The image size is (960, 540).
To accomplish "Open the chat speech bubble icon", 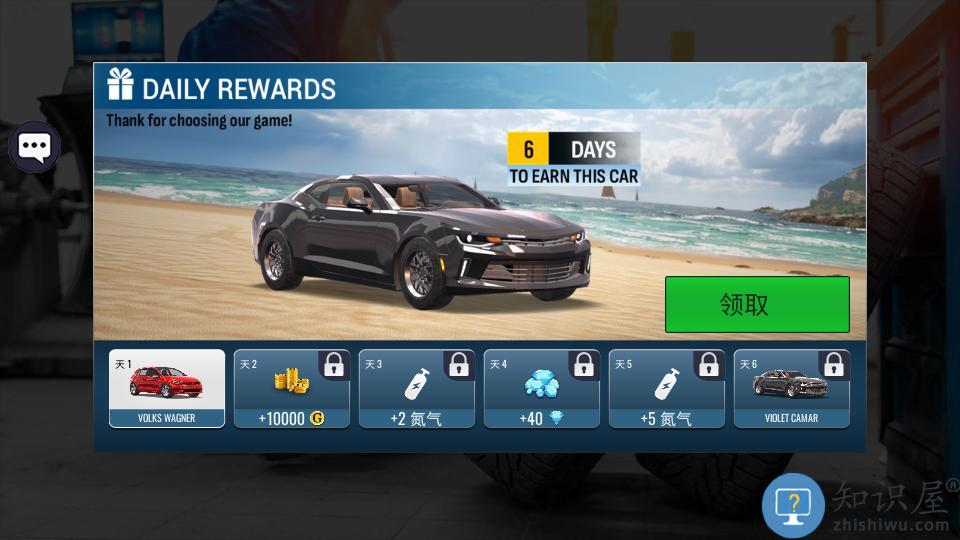I will pyautogui.click(x=34, y=148).
